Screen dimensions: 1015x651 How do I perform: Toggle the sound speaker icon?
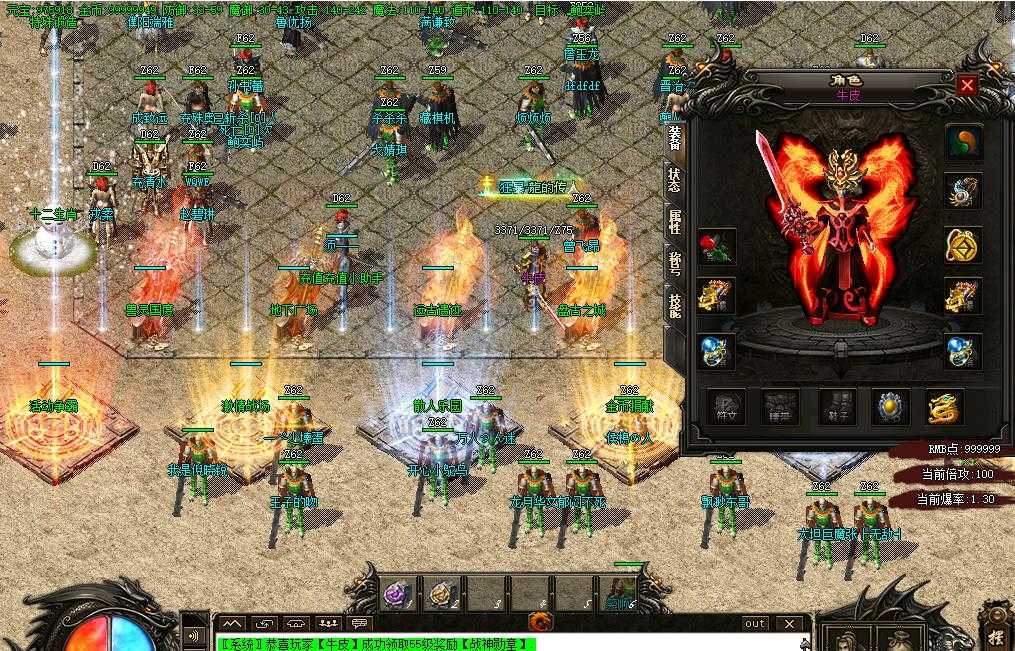point(191,635)
